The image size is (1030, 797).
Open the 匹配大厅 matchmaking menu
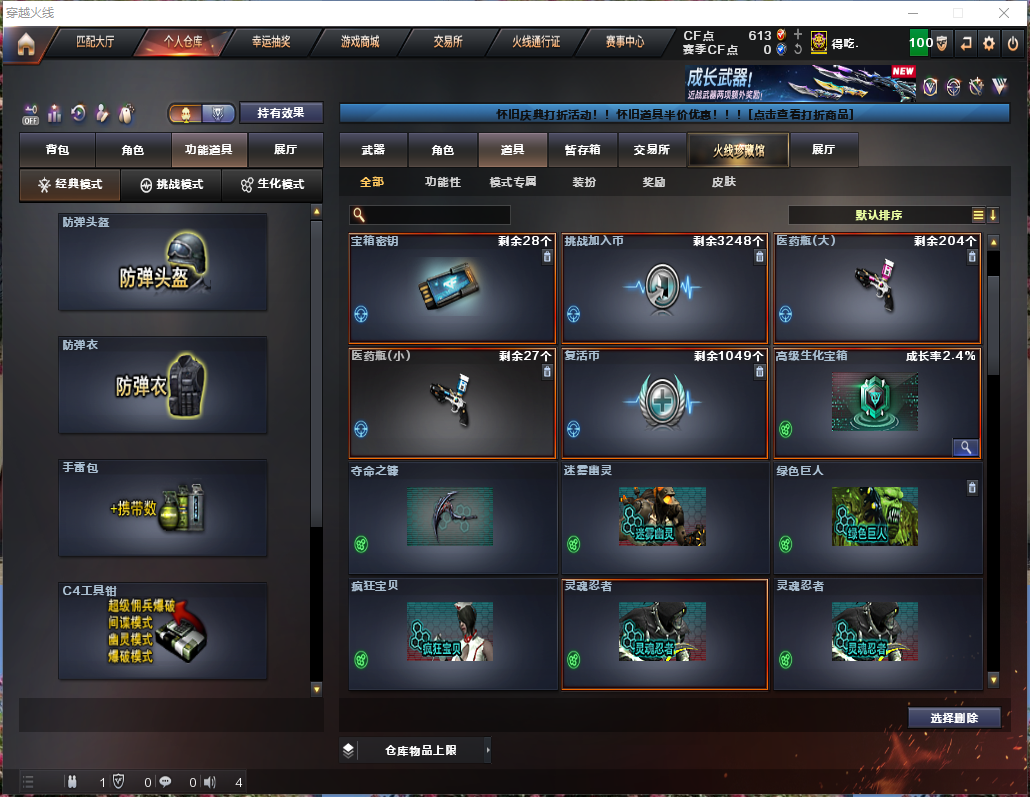click(x=95, y=42)
